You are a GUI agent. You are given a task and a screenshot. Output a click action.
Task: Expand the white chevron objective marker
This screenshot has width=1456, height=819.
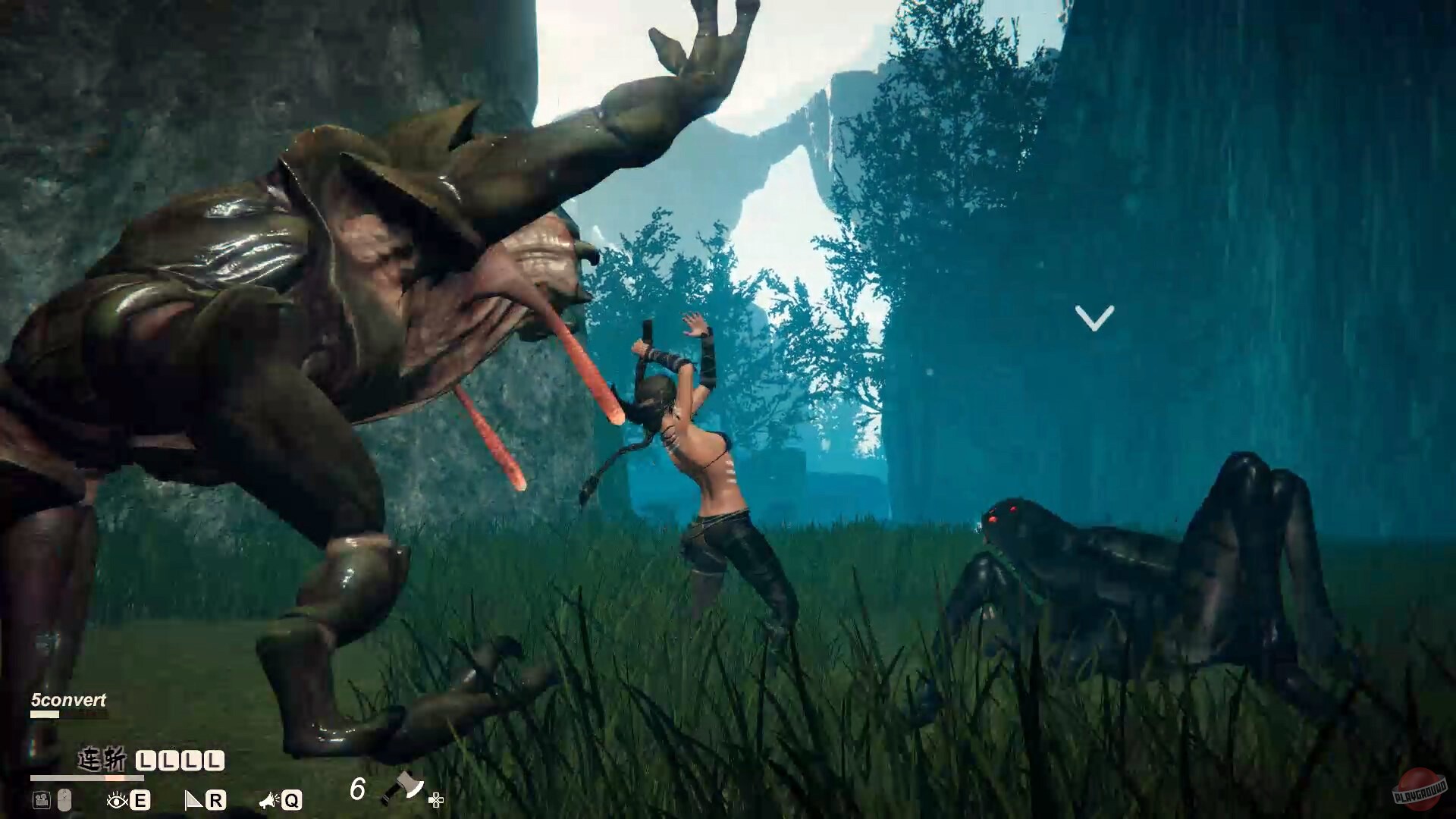click(x=1094, y=316)
